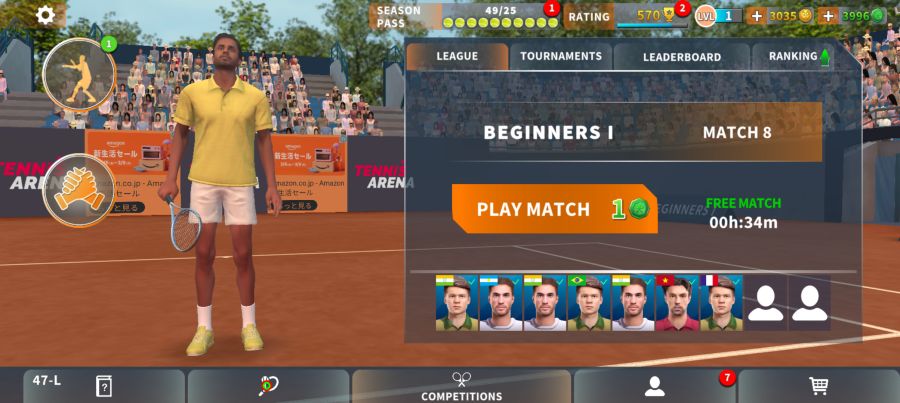The height and width of the screenshot is (403, 900).
Task: Select the Competitions bottom tab
Action: coord(461,386)
